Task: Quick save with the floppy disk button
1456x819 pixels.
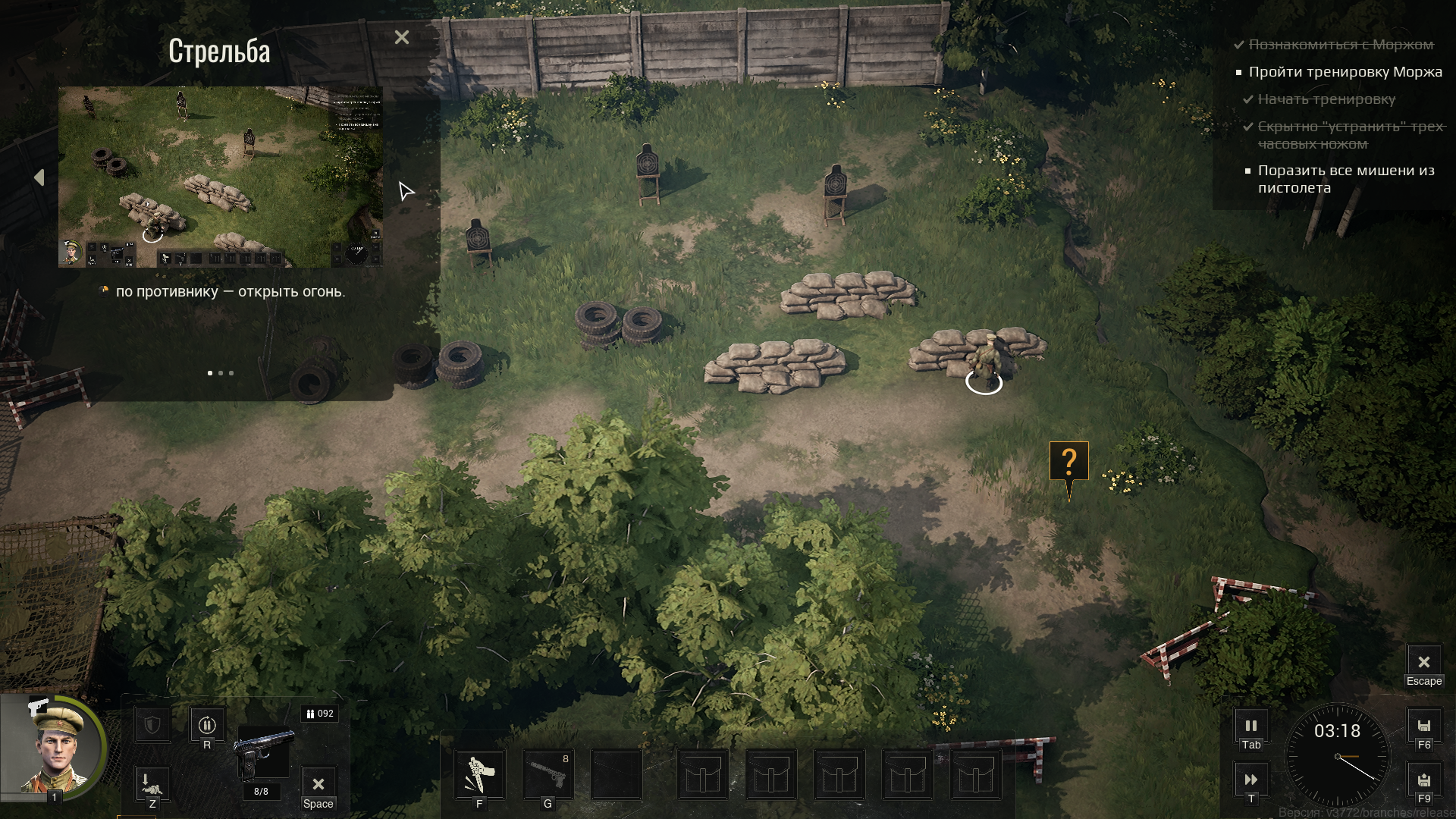Action: (x=1424, y=726)
